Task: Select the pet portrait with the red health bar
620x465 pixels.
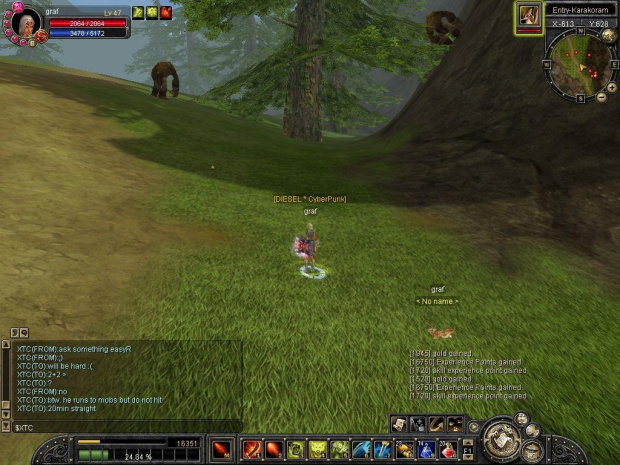Action: tap(528, 17)
